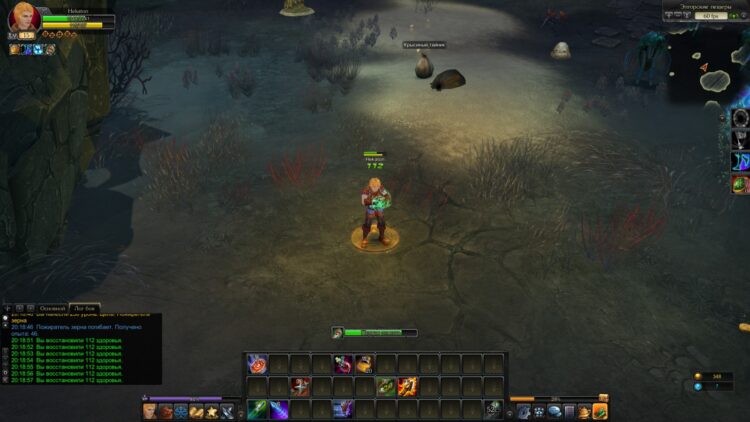Select the blue rune icon on right panel

click(740, 162)
